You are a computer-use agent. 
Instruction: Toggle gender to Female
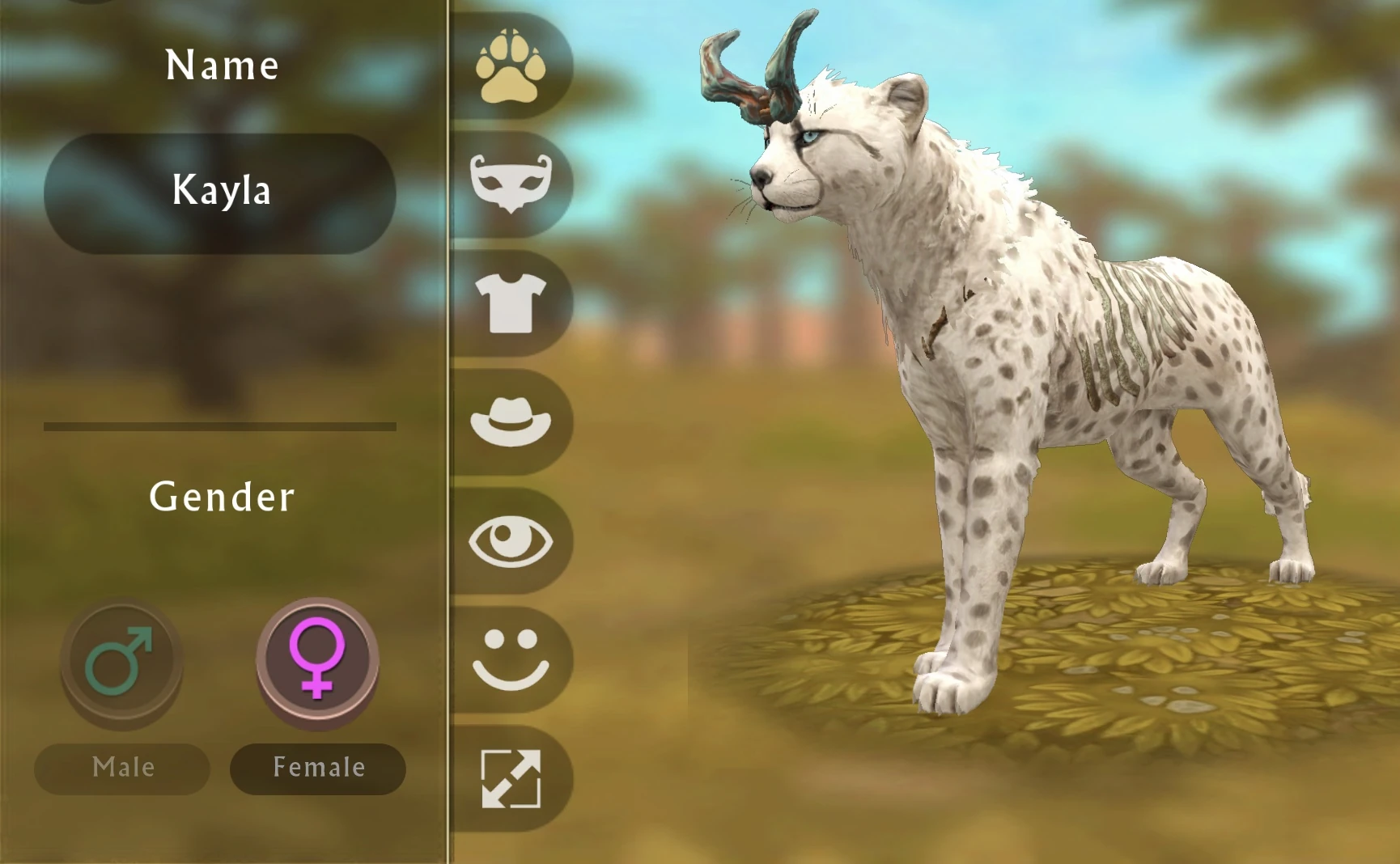[x=317, y=768]
